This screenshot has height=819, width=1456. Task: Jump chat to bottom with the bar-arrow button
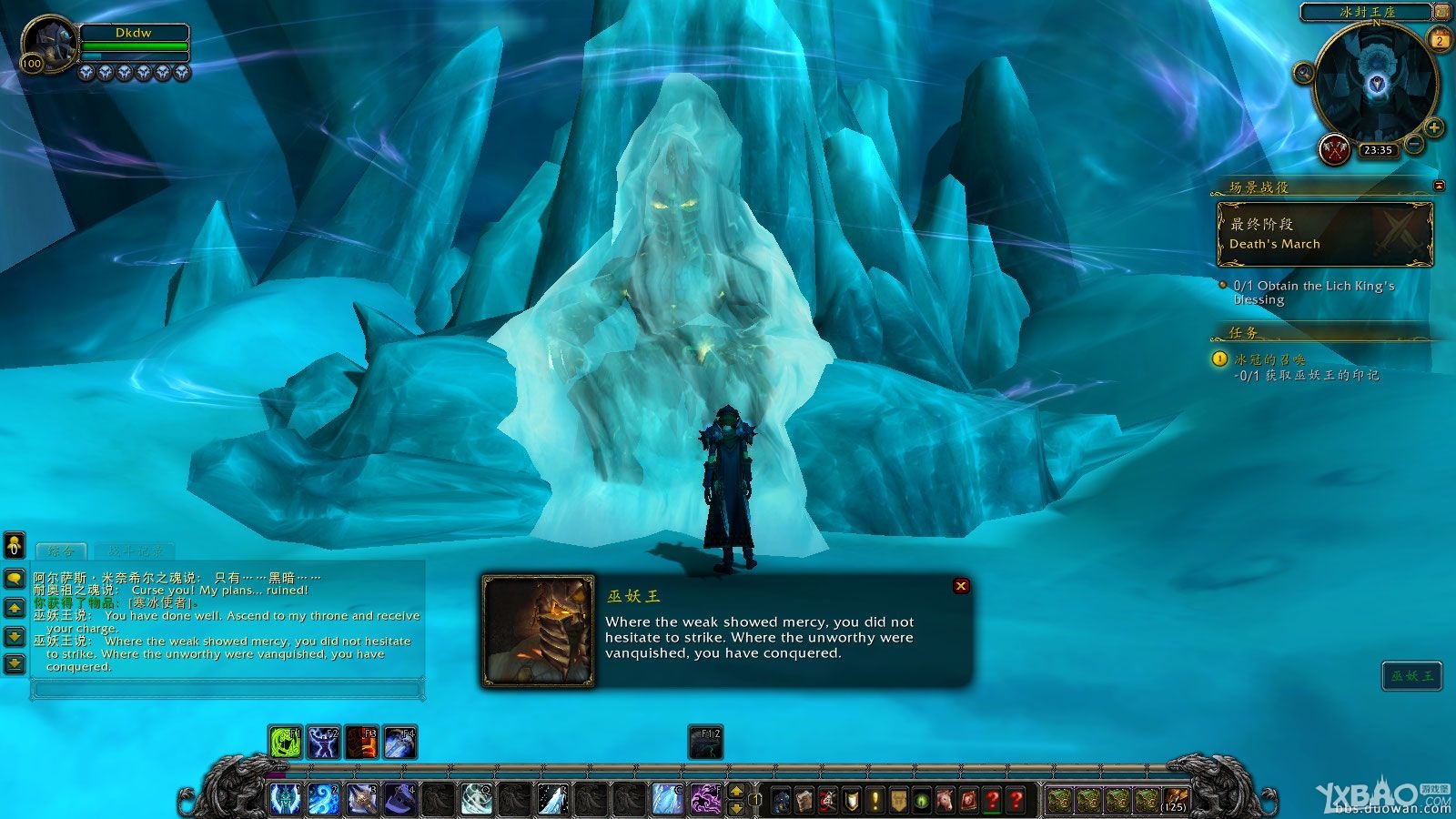(x=15, y=664)
